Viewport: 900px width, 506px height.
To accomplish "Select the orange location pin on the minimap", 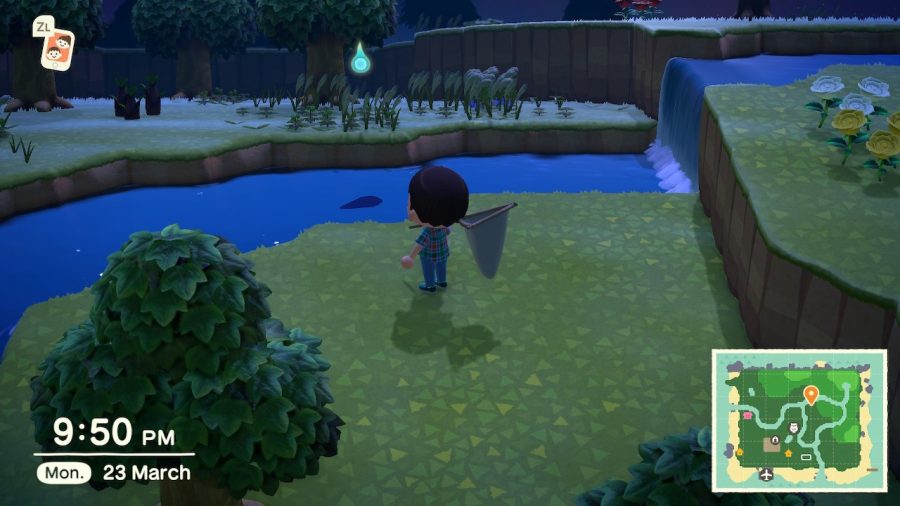I will pyautogui.click(x=810, y=394).
